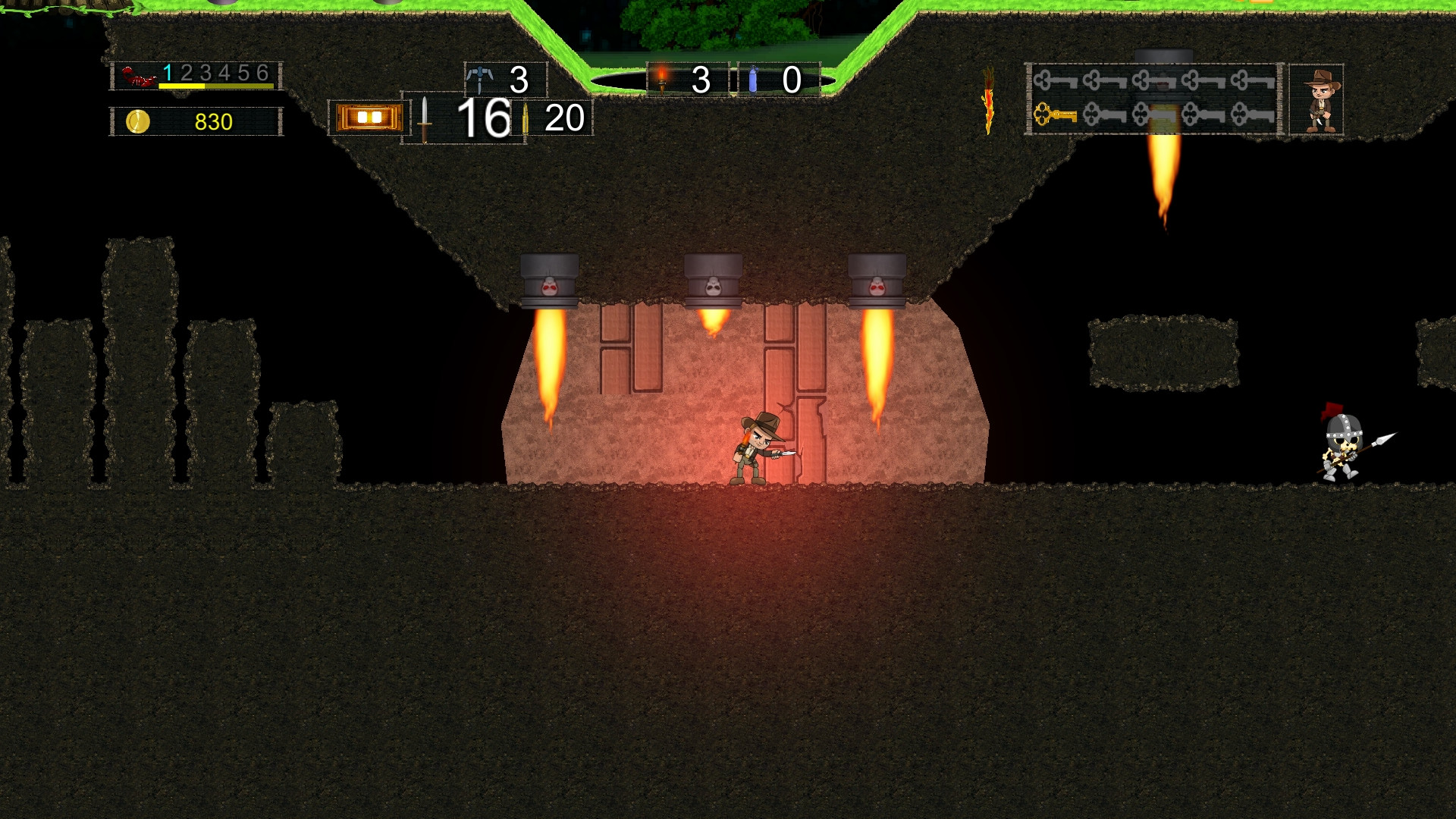1456x819 pixels.
Task: Click the knife weapon icon beside the ammo count
Action: pos(423,118)
